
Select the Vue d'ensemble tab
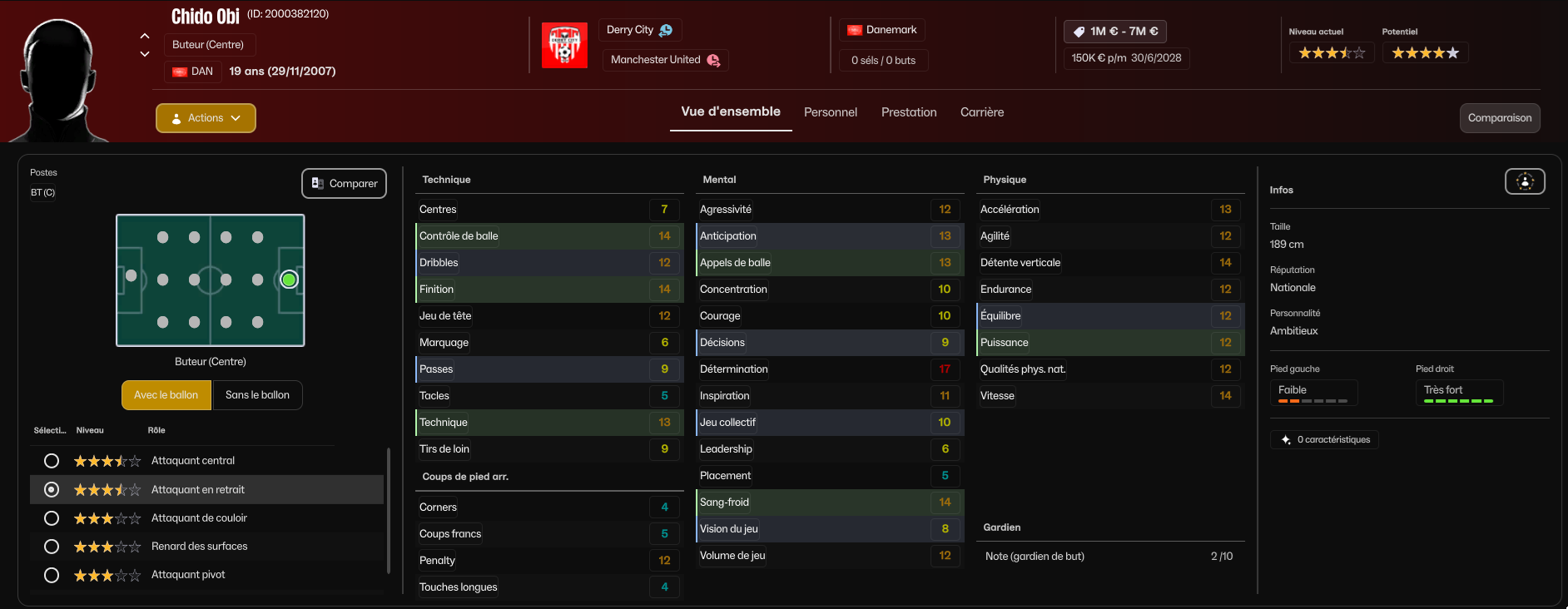[x=730, y=111]
